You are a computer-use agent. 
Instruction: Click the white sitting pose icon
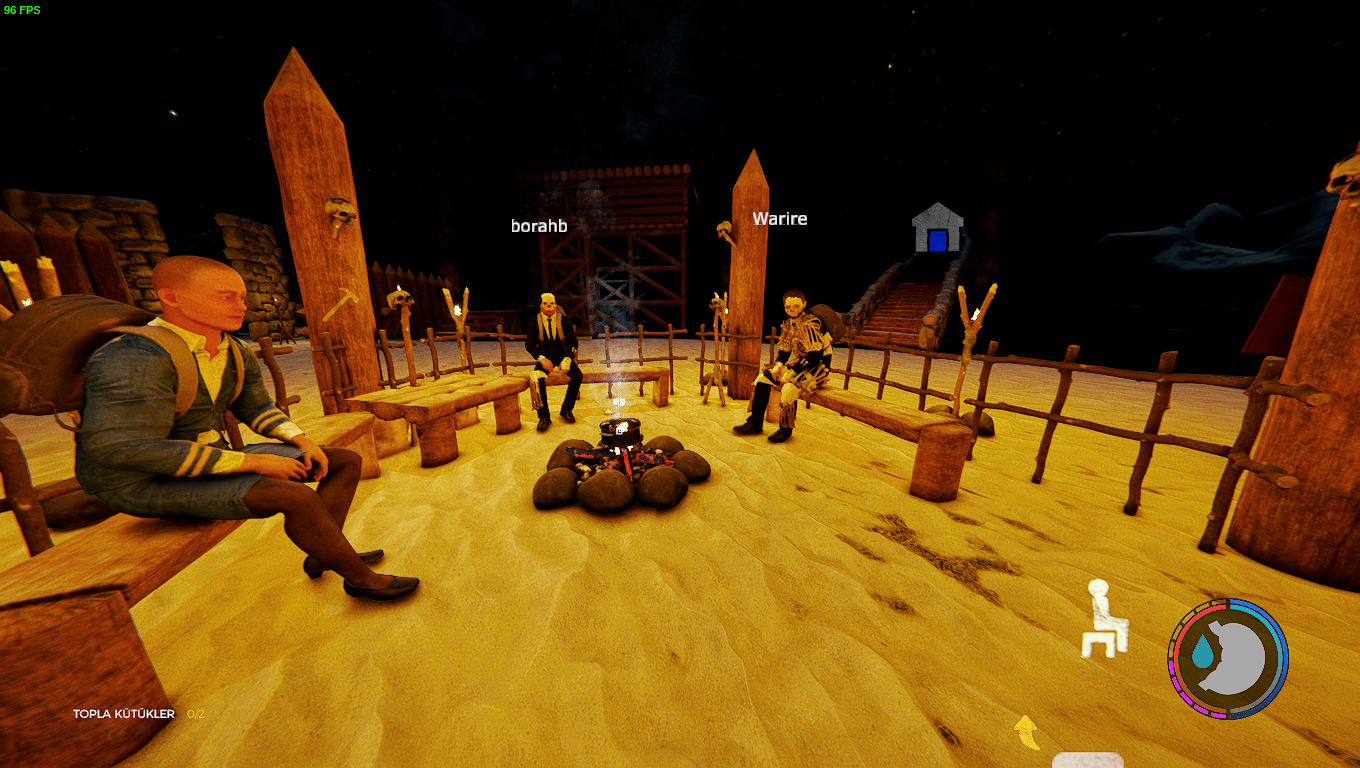pos(1105,618)
